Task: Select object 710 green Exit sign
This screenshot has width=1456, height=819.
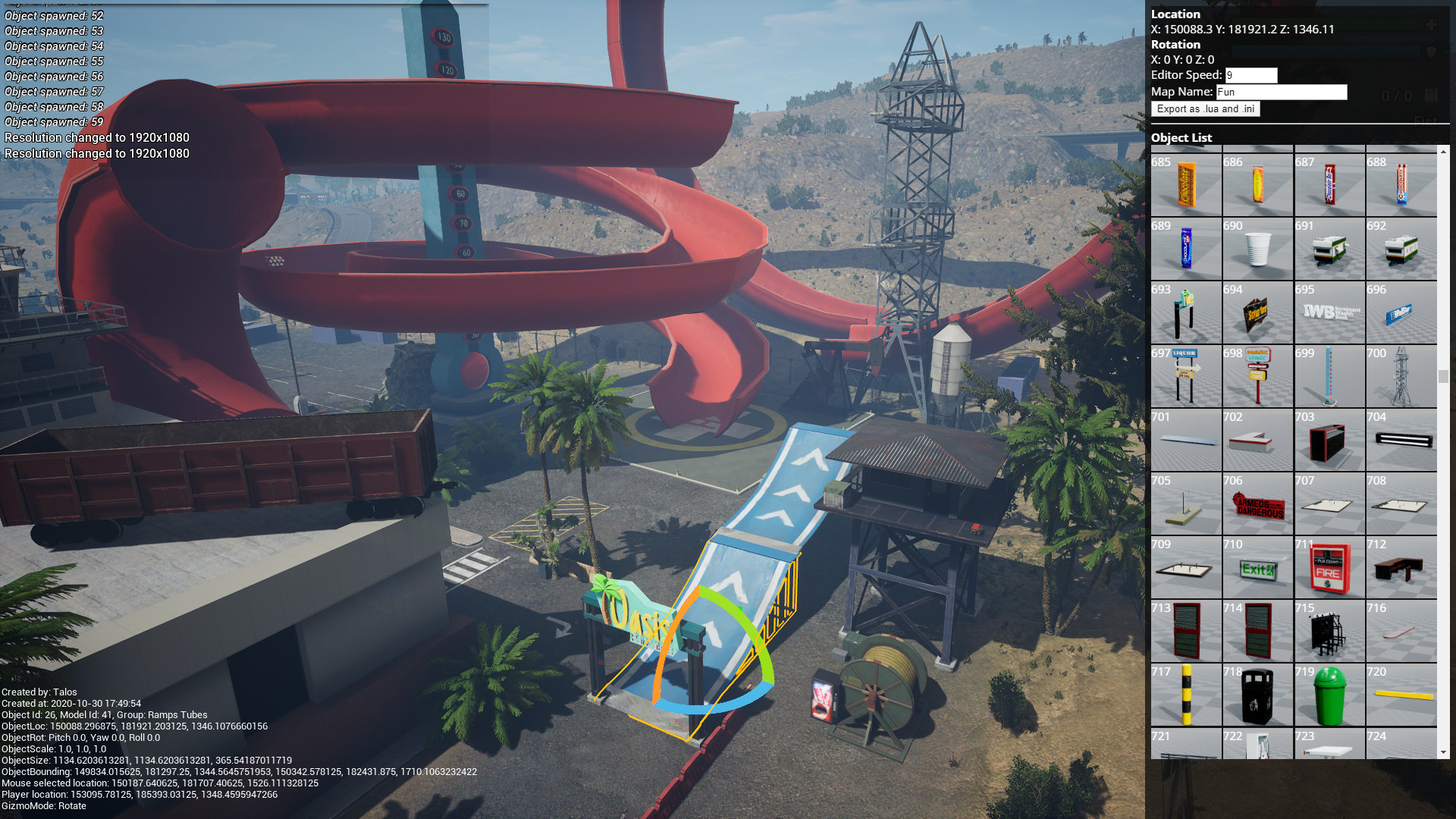Action: coord(1257,568)
